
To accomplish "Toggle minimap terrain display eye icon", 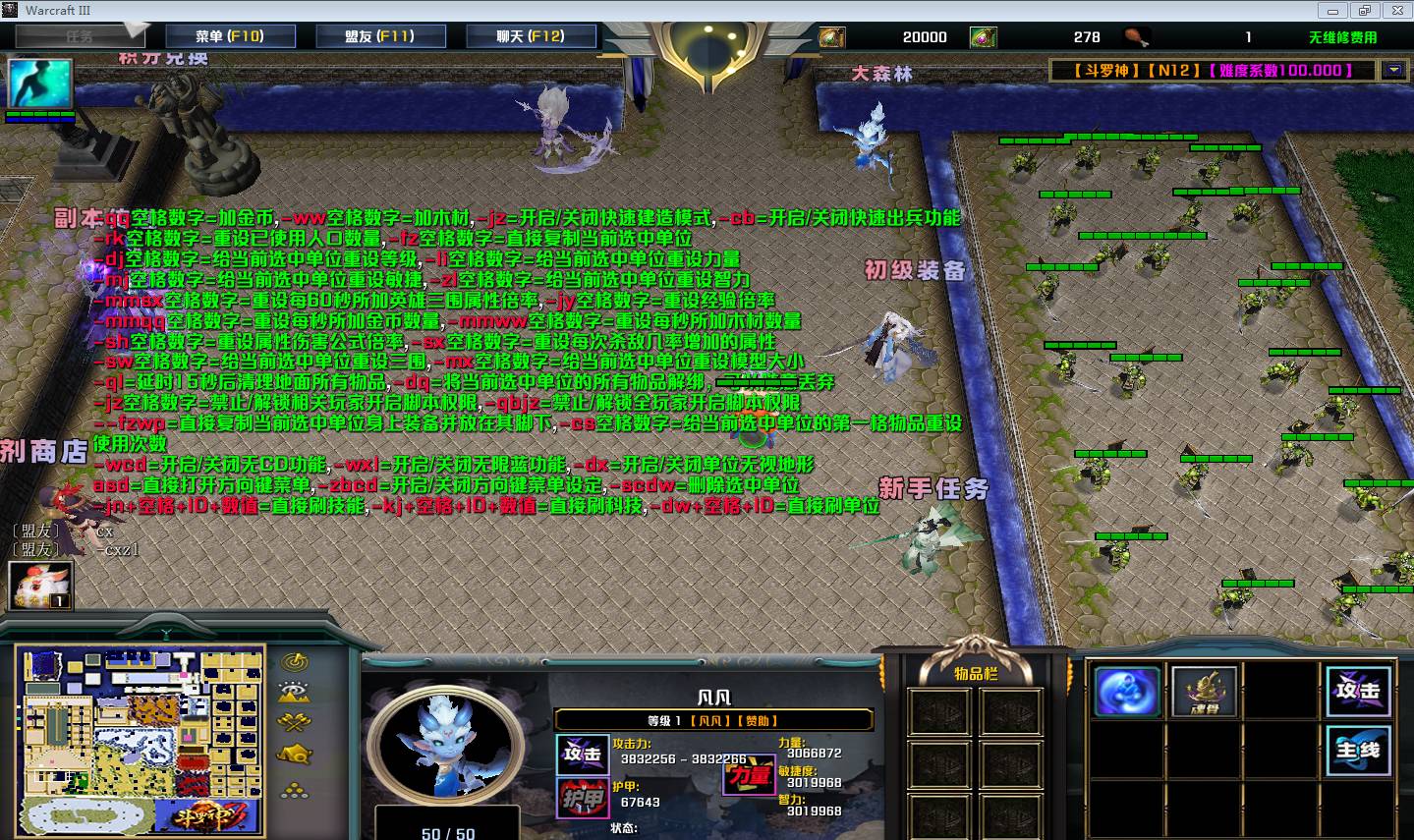I will [x=294, y=693].
